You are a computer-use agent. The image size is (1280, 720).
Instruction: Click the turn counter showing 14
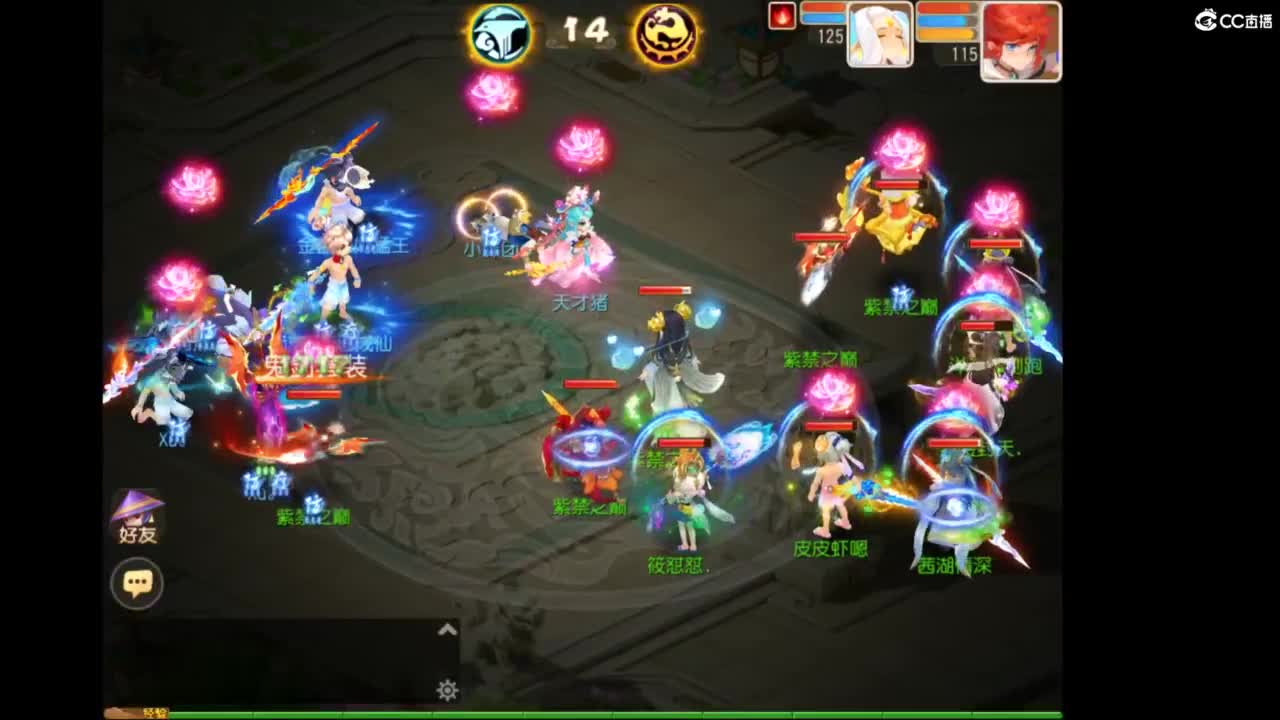[585, 30]
